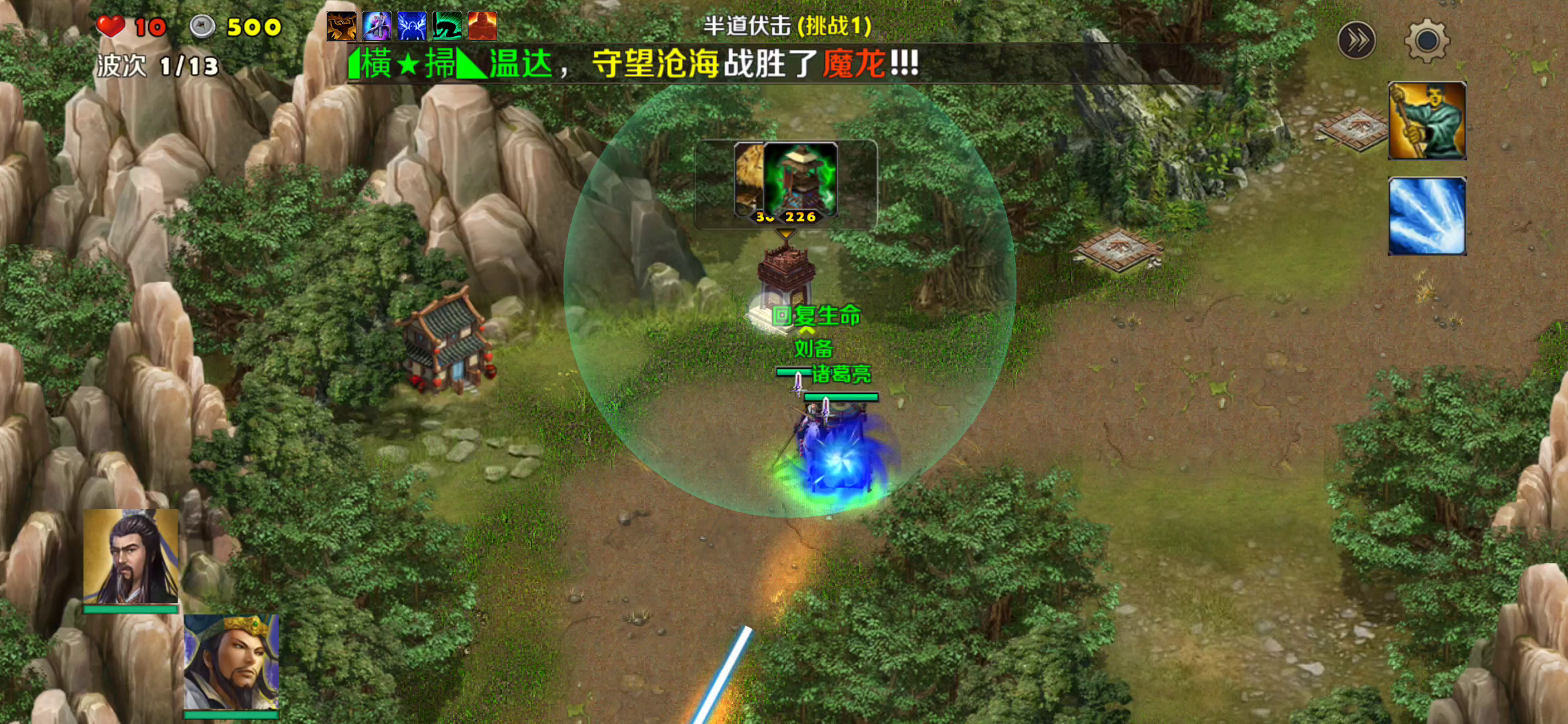The image size is (1568, 724).
Task: Toggle battle fast-forward speed
Action: point(1358,40)
